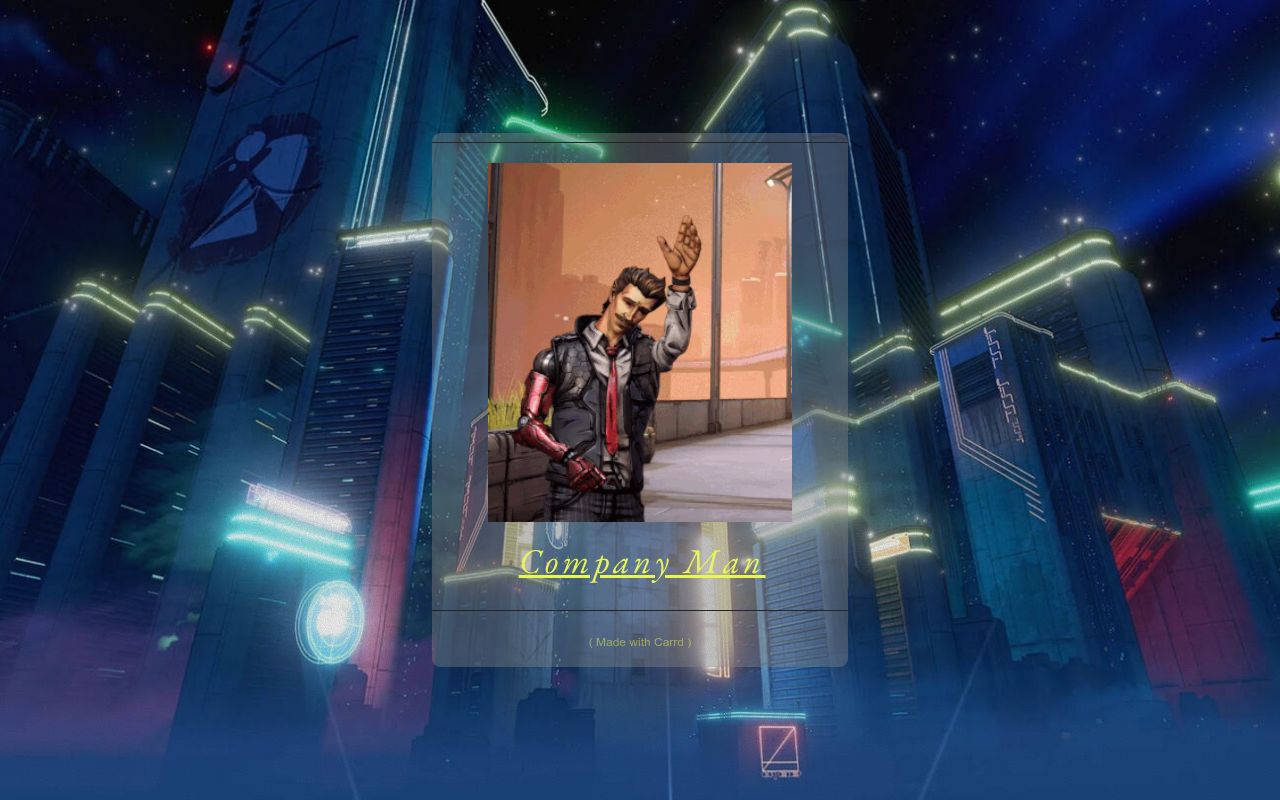Click the parenthesized Carrd text at card bottom
1280x800 pixels.
639,642
